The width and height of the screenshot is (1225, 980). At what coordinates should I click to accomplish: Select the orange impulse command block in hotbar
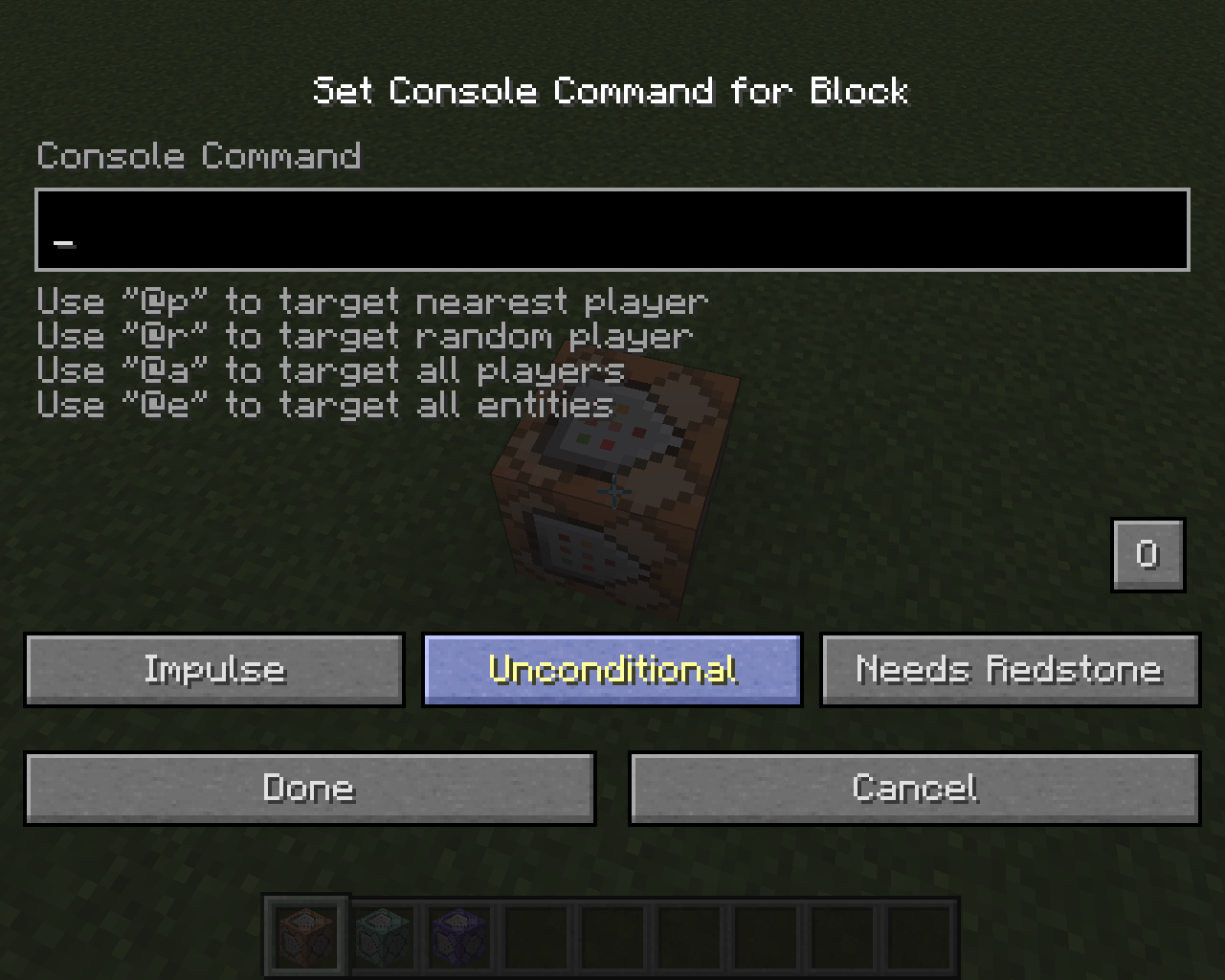click(x=306, y=935)
